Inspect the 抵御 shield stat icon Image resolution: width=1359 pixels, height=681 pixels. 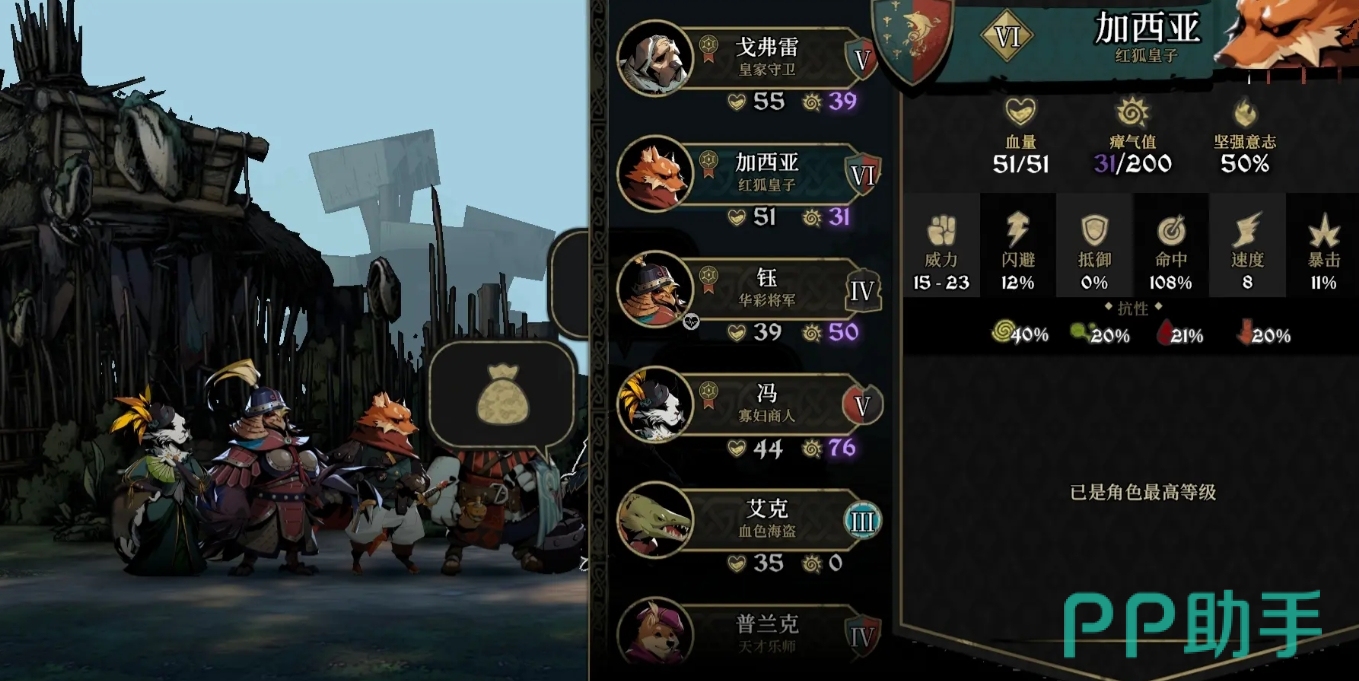[1094, 231]
